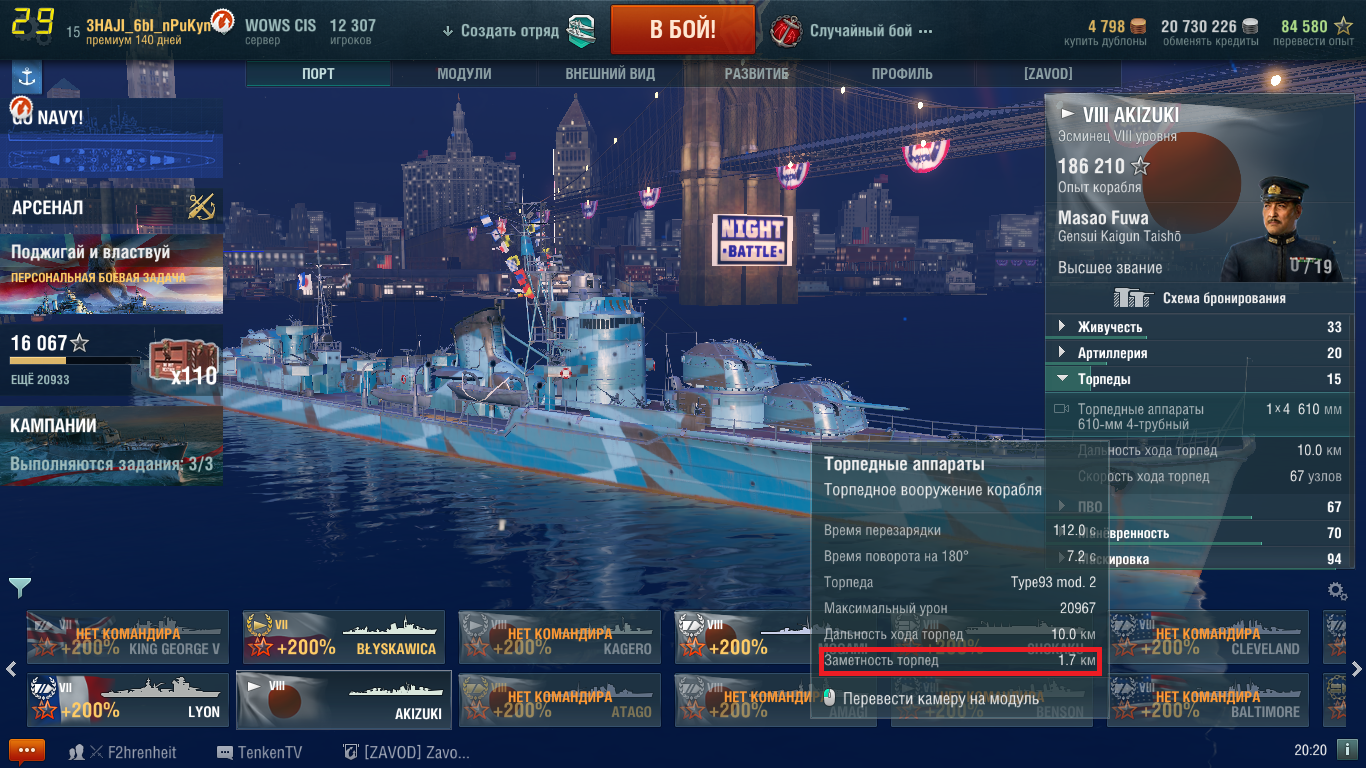Open the АРСЕНАЛ panel
The height and width of the screenshot is (768, 1366).
click(112, 208)
